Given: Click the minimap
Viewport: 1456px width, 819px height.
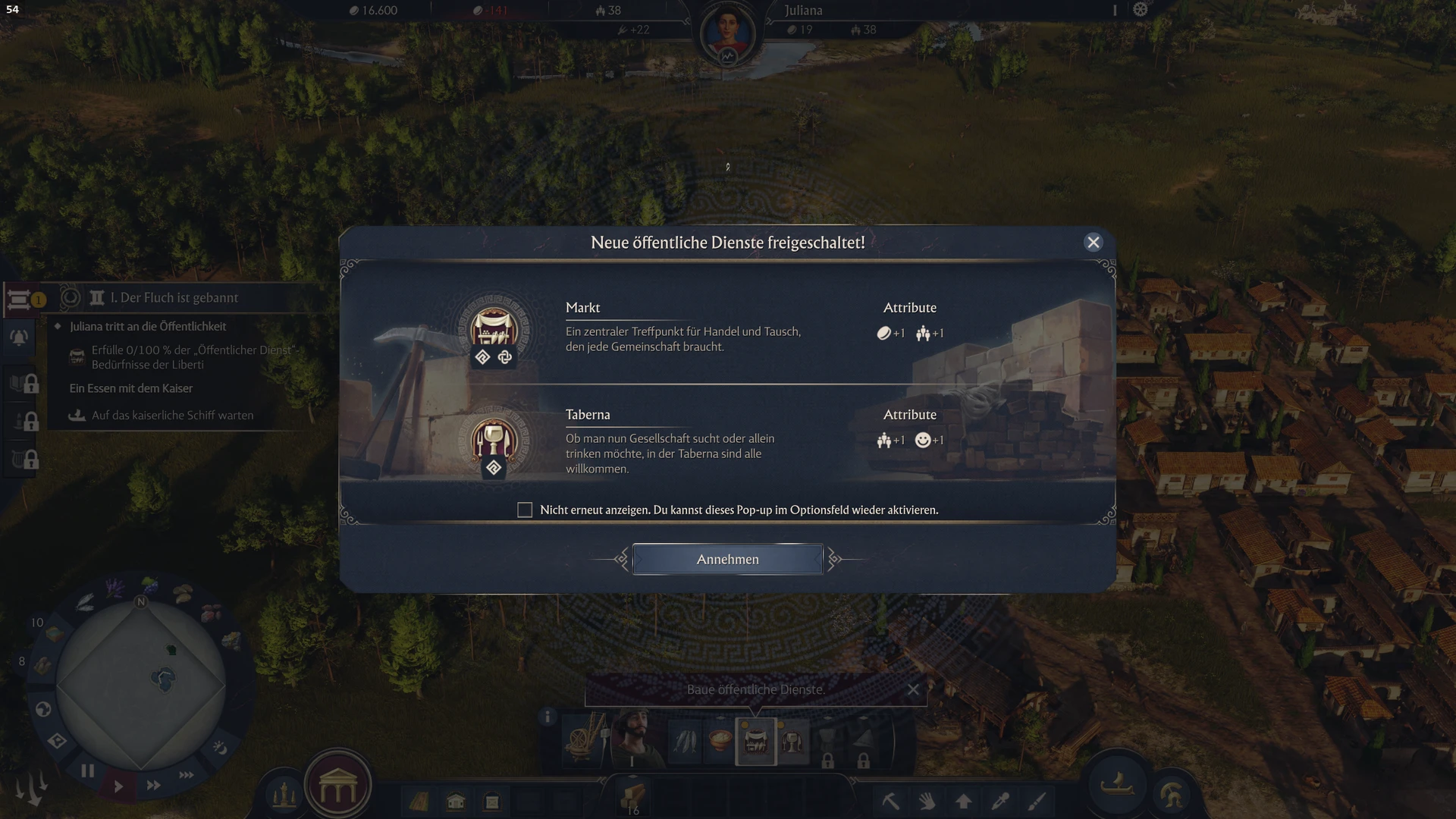Looking at the screenshot, I should [142, 686].
